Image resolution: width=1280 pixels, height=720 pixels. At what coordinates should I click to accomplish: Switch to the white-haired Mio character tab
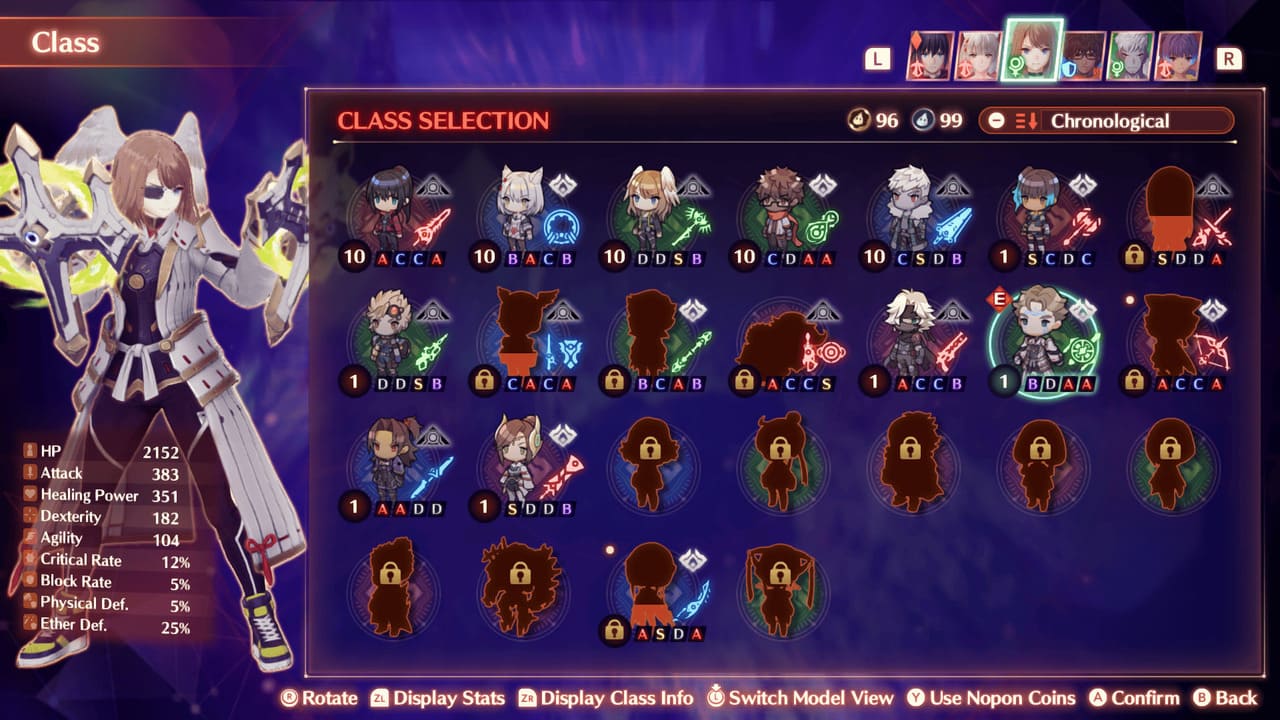point(979,56)
